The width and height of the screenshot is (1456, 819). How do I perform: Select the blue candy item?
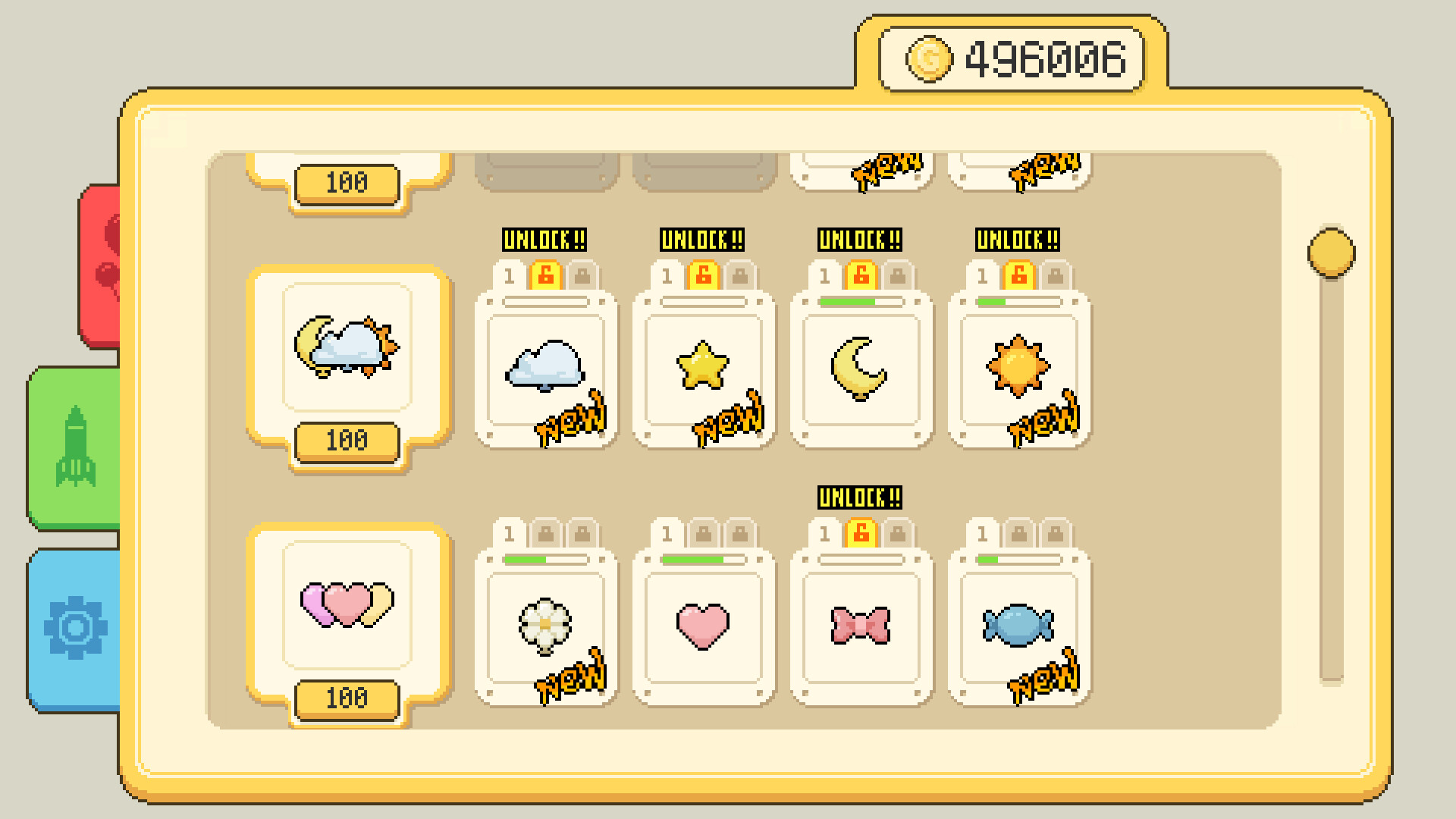[1018, 626]
